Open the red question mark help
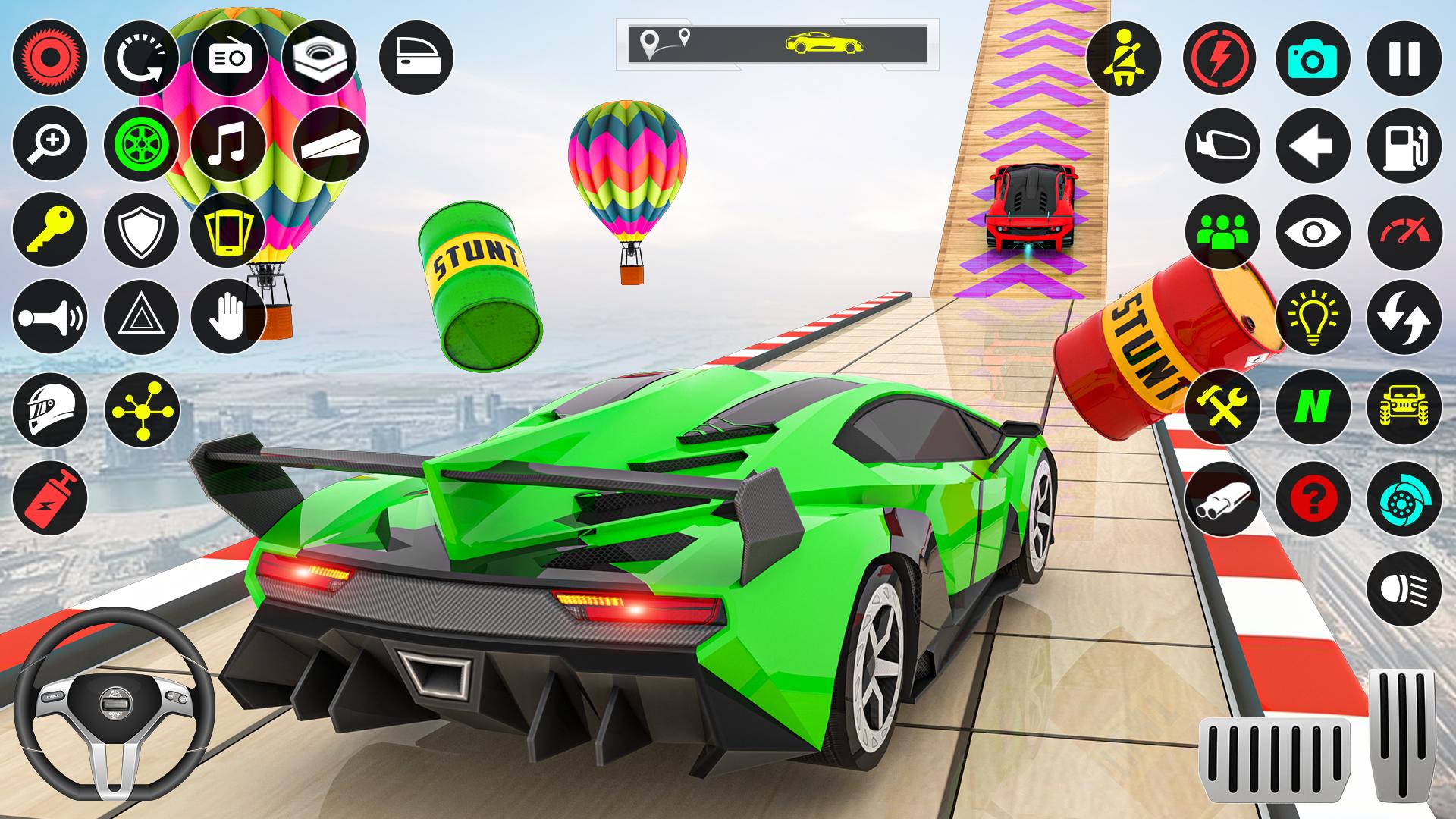The image size is (1456, 819). click(1313, 499)
